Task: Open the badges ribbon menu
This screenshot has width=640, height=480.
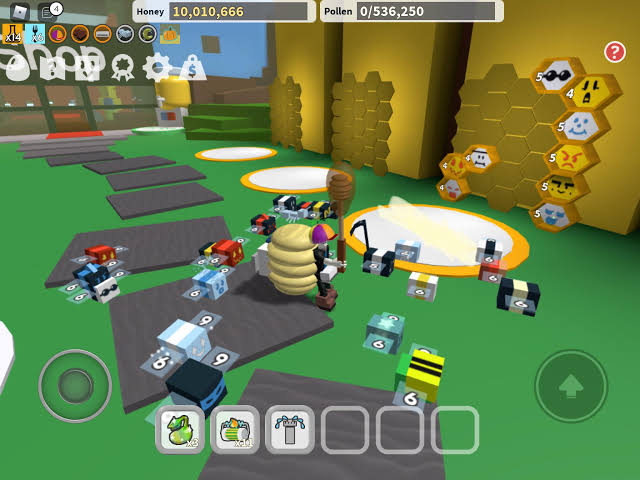Action: 122,67
